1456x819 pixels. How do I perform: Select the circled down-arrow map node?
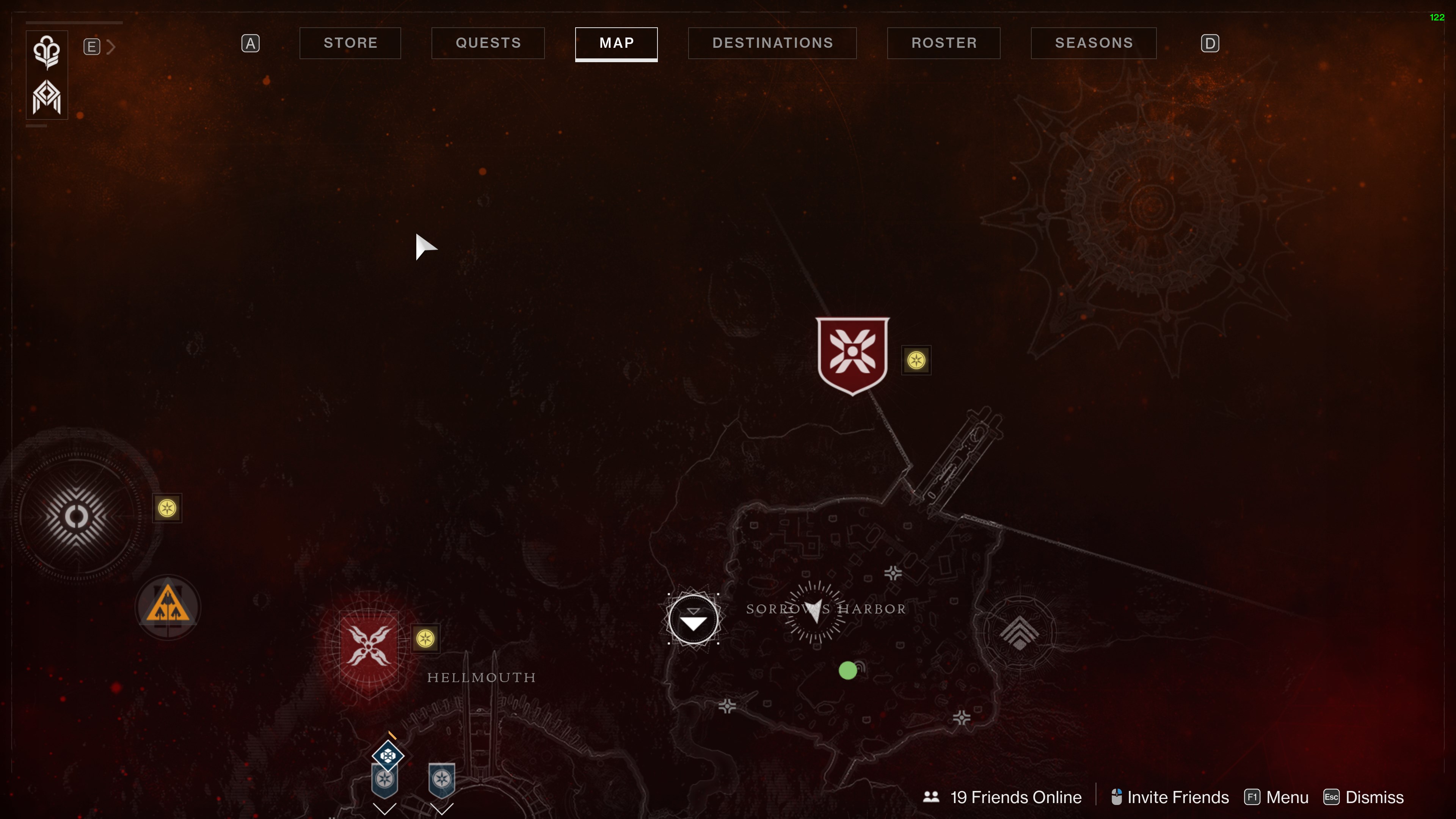point(693,620)
